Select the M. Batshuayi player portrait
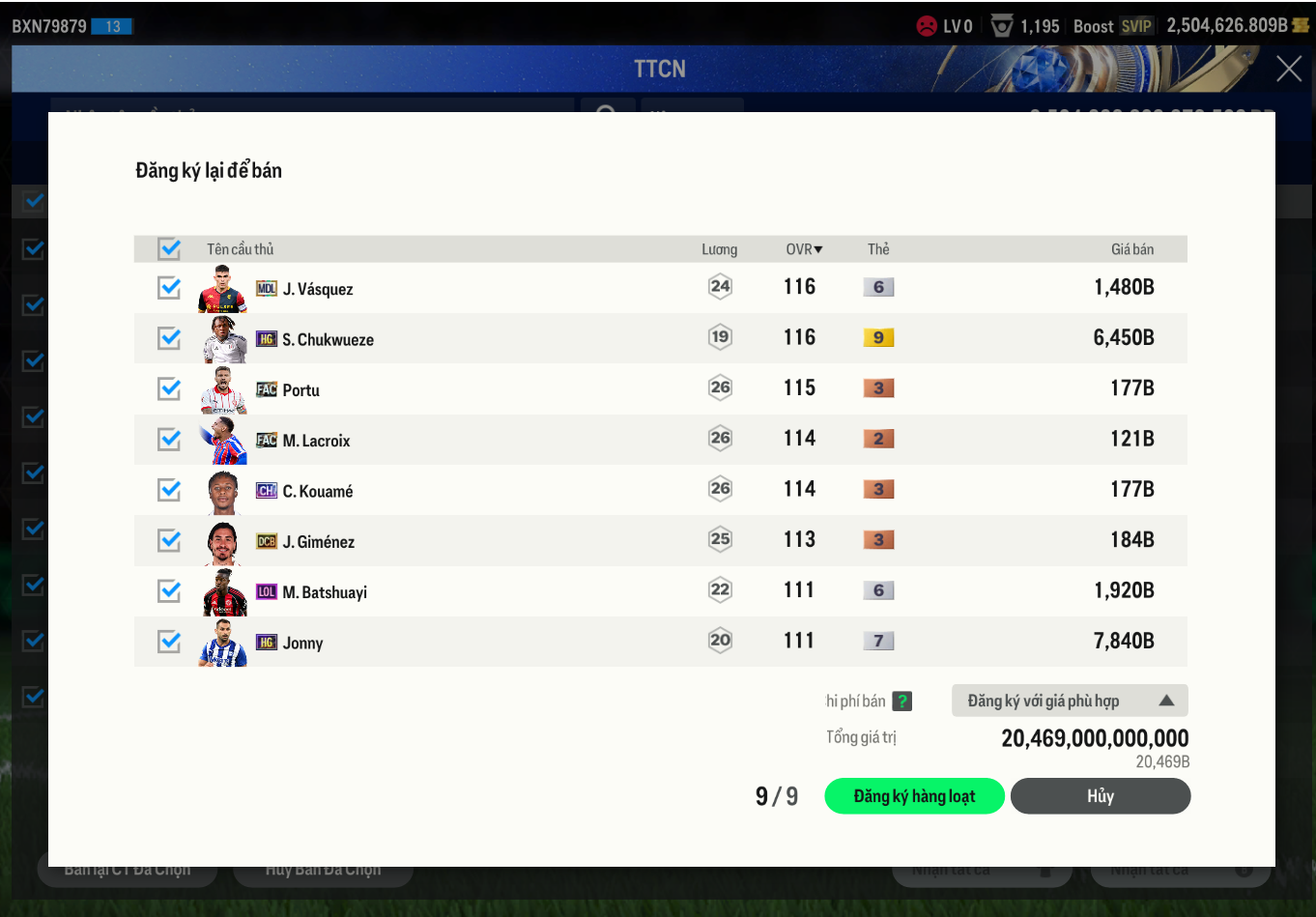Viewport: 1316px width, 917px height. (x=224, y=592)
